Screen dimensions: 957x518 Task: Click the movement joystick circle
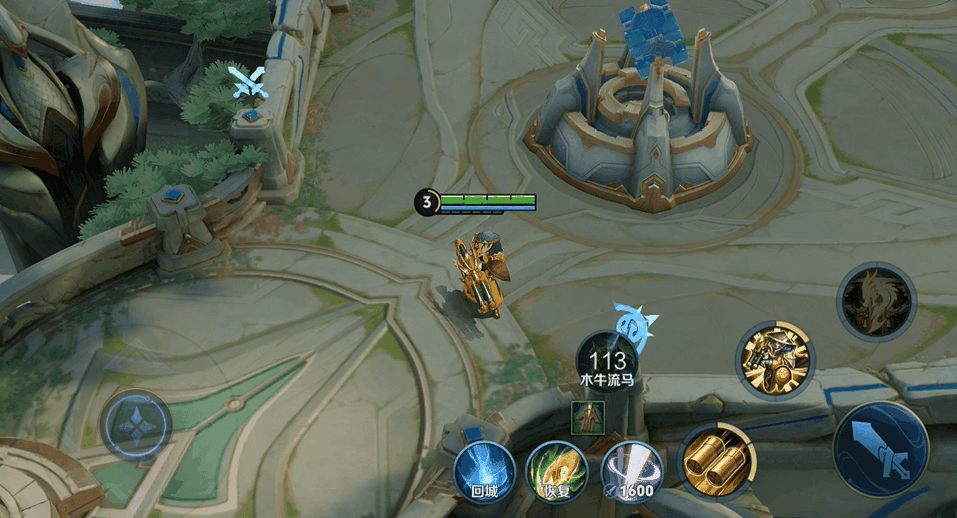pyautogui.click(x=135, y=424)
